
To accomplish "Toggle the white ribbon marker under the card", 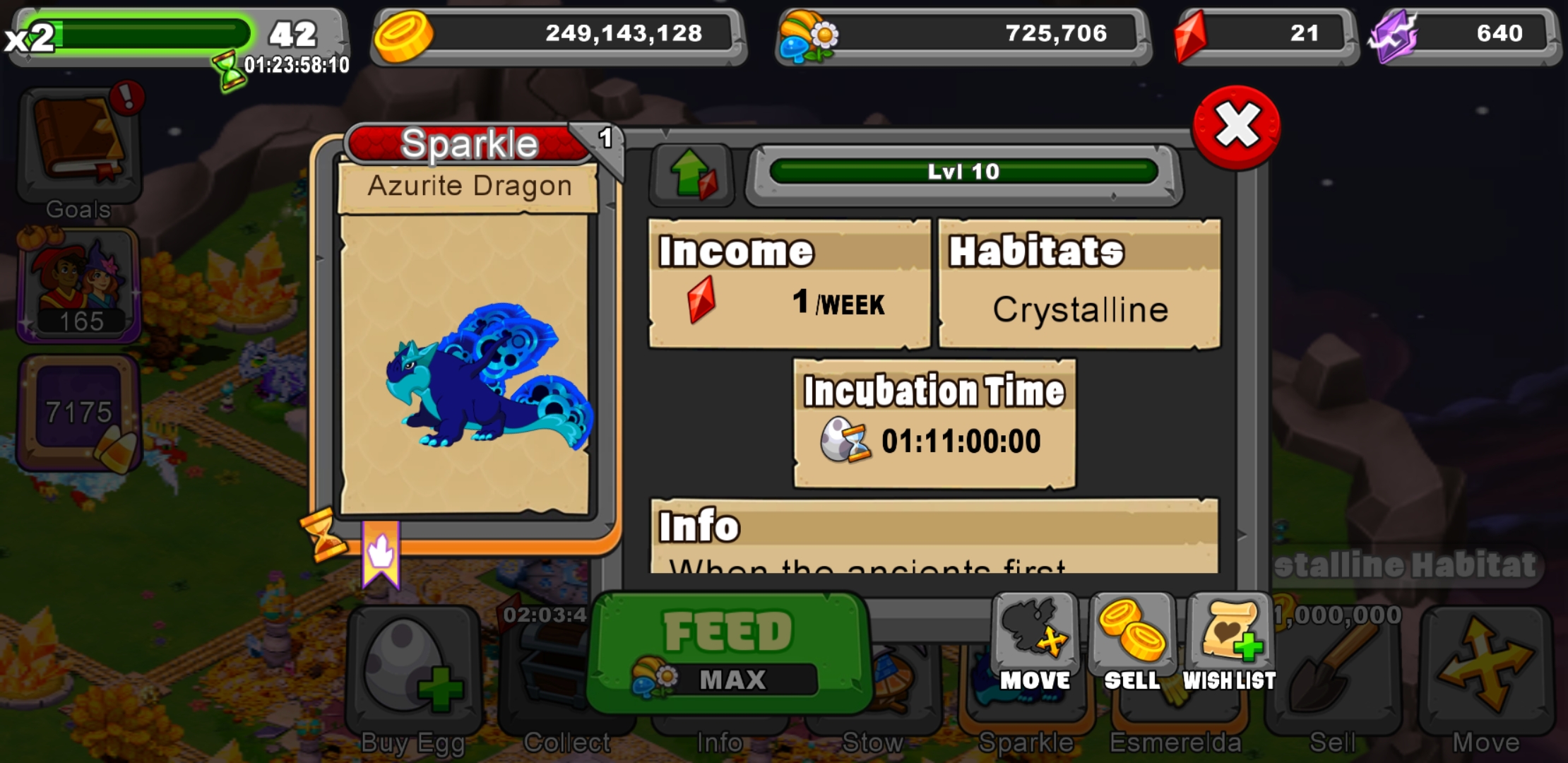I will coord(380,551).
